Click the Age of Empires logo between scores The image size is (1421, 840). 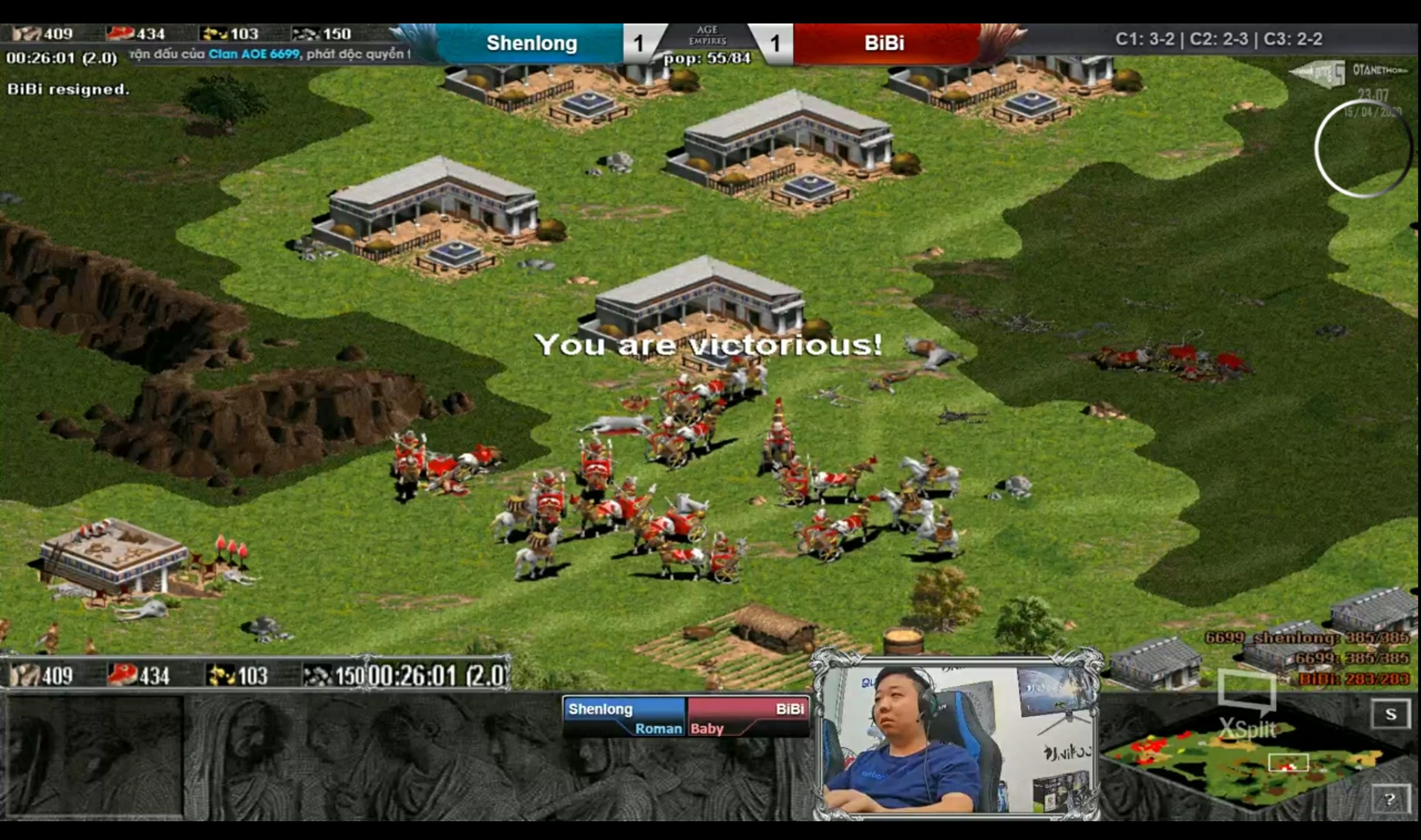tap(708, 35)
